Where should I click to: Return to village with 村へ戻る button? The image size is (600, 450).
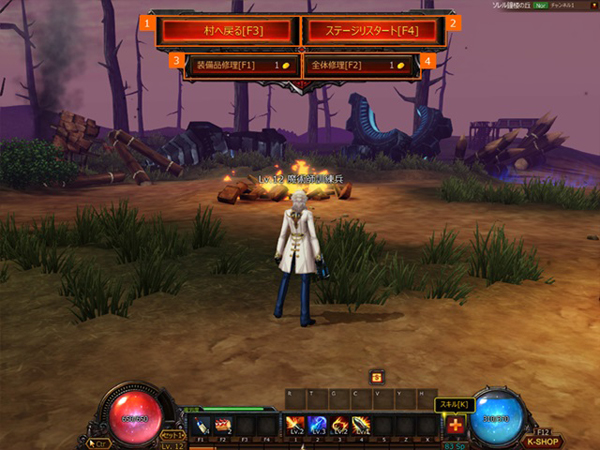coord(227,29)
